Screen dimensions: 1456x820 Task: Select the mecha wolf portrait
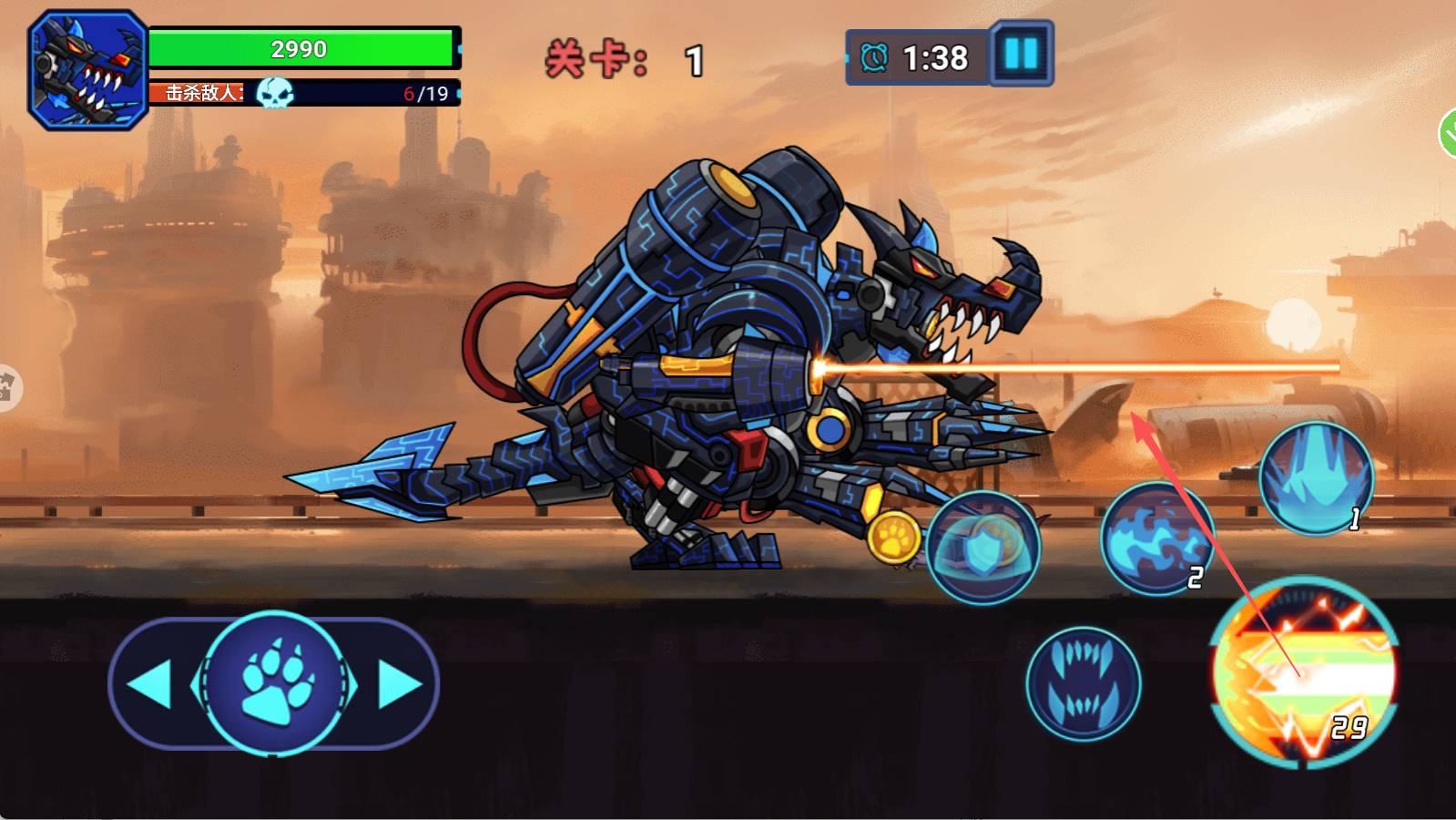(x=87, y=70)
